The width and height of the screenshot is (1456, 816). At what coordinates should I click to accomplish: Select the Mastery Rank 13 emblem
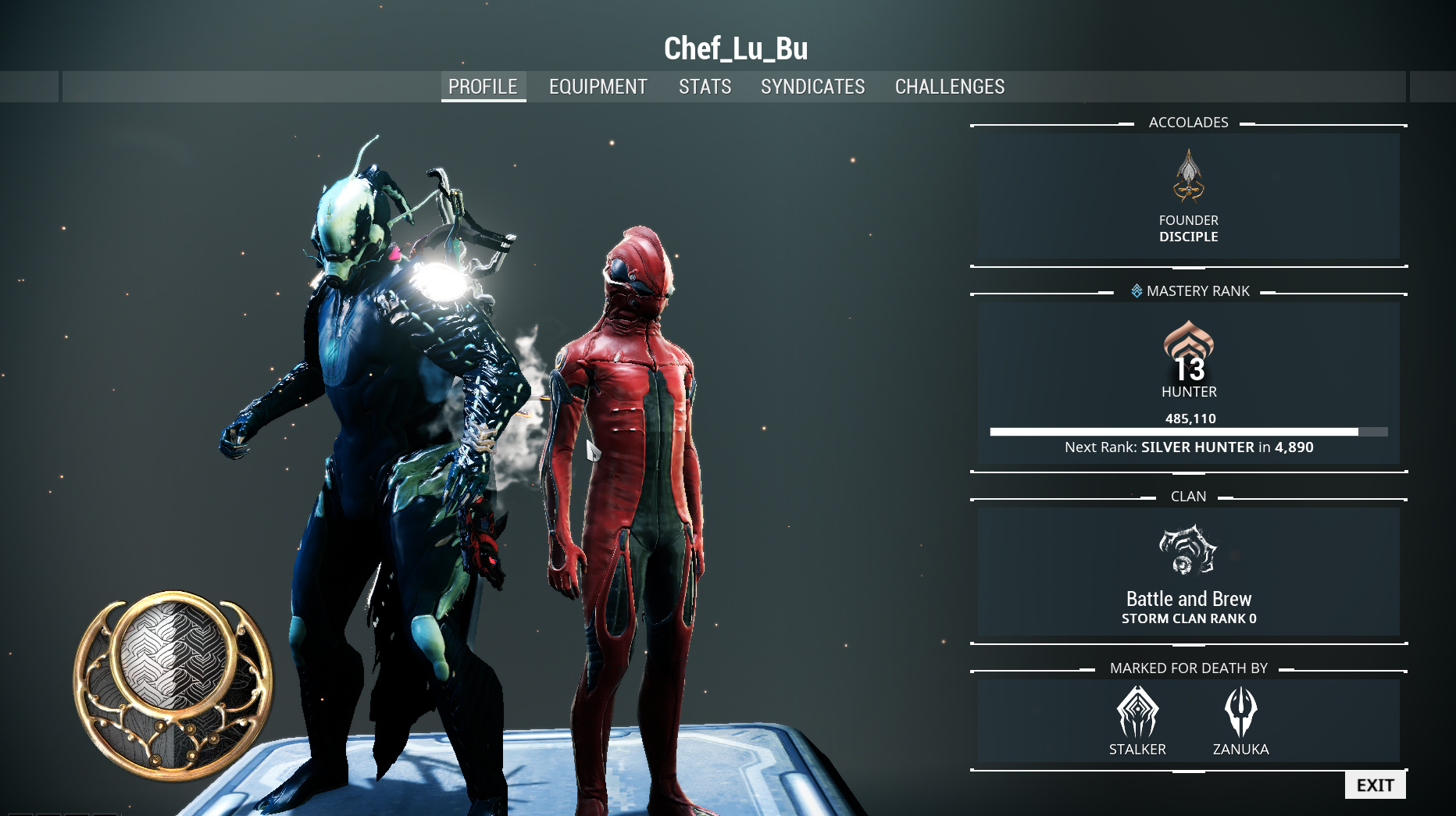pos(1188,351)
